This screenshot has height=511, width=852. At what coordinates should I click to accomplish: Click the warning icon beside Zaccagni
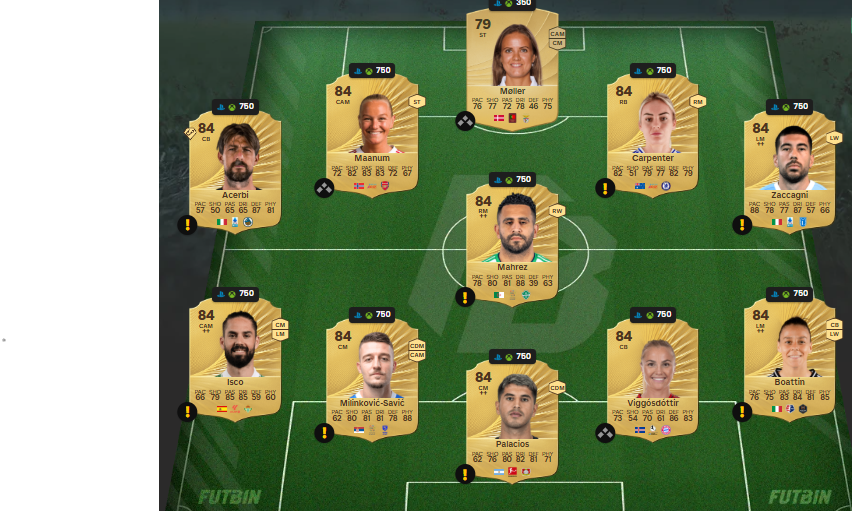742,224
